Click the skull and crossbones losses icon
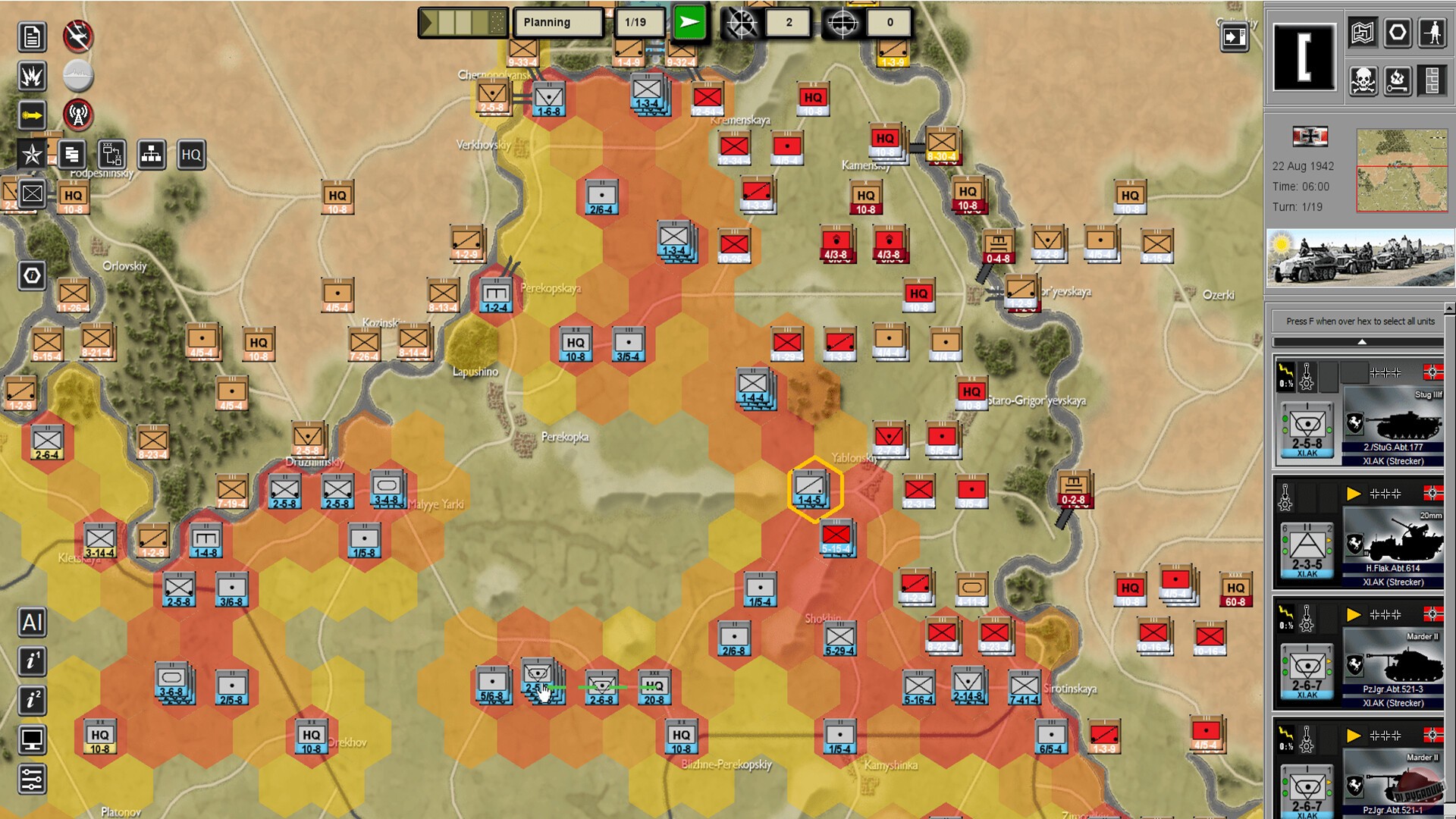Image resolution: width=1456 pixels, height=819 pixels. tap(1362, 81)
